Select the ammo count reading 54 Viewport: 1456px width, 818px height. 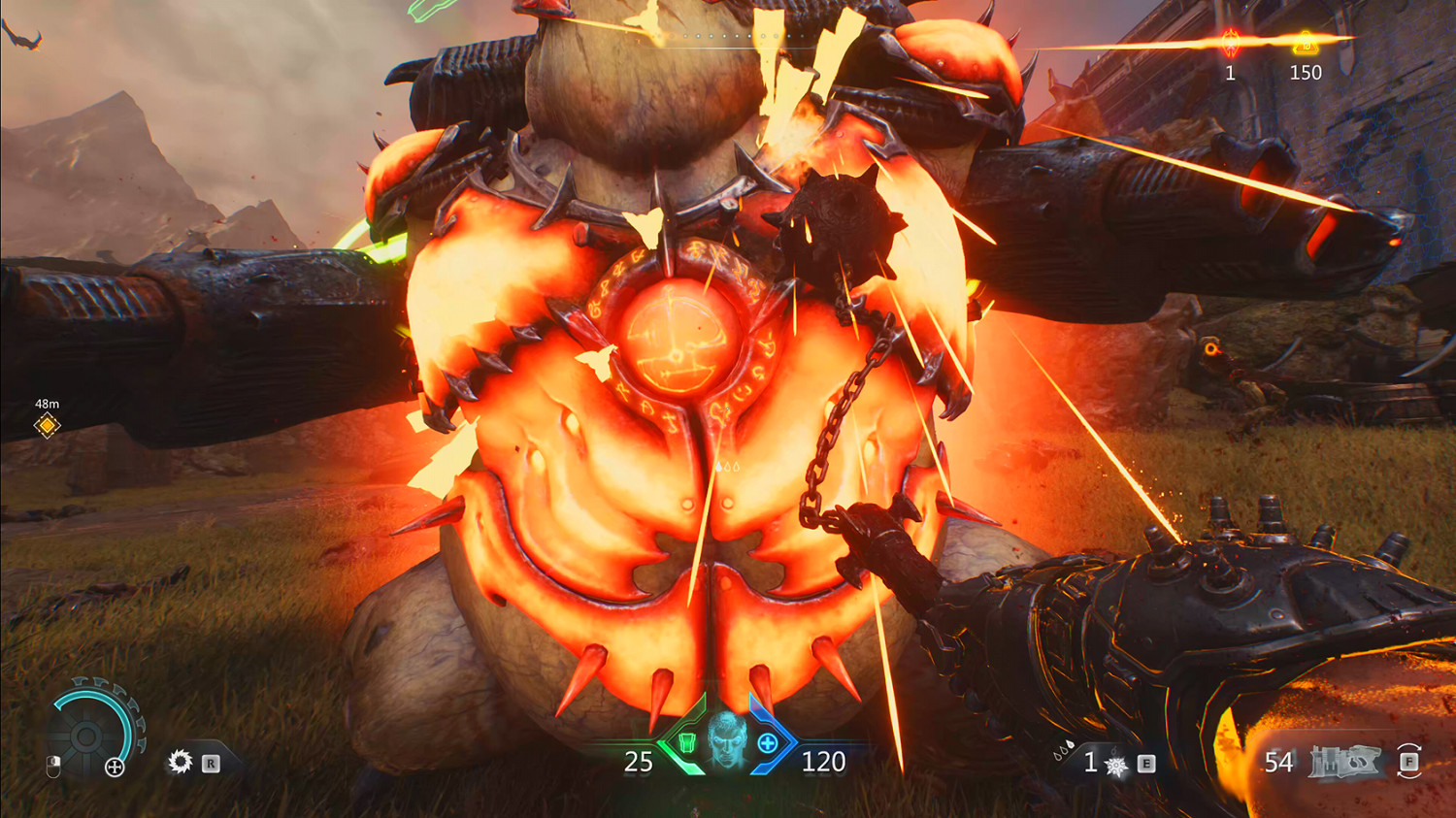(x=1279, y=763)
